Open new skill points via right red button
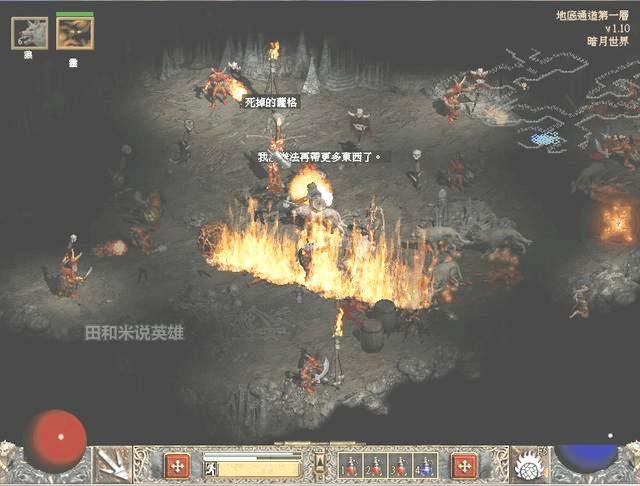This screenshot has height=486, width=640. coord(463,465)
